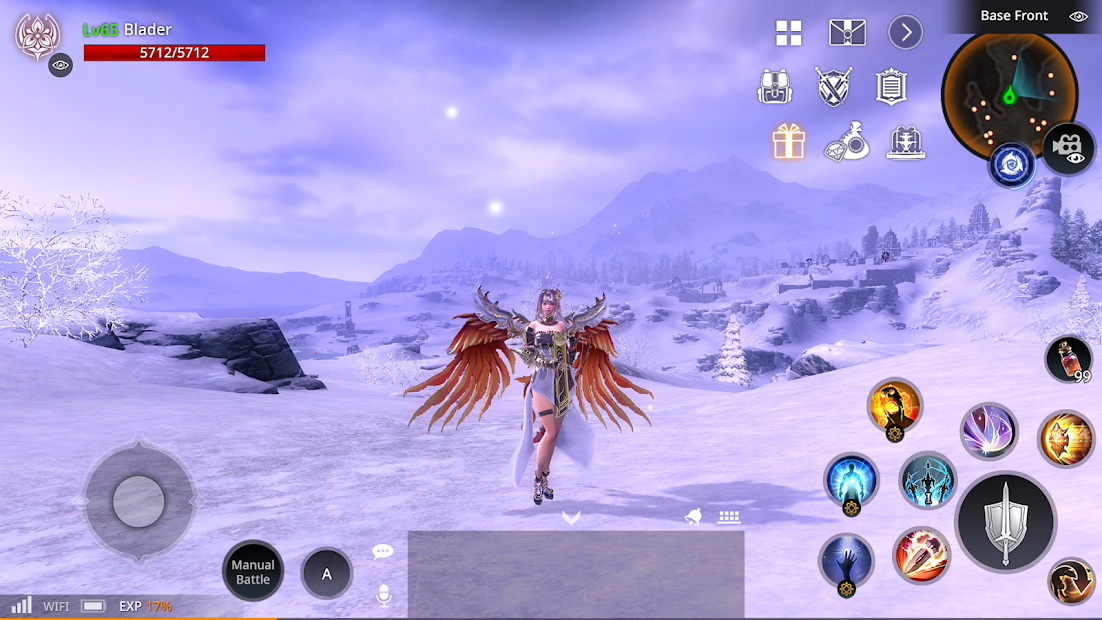Toggle the eye icon beside Base Front
This screenshot has height=620, width=1102.
pyautogui.click(x=1078, y=16)
